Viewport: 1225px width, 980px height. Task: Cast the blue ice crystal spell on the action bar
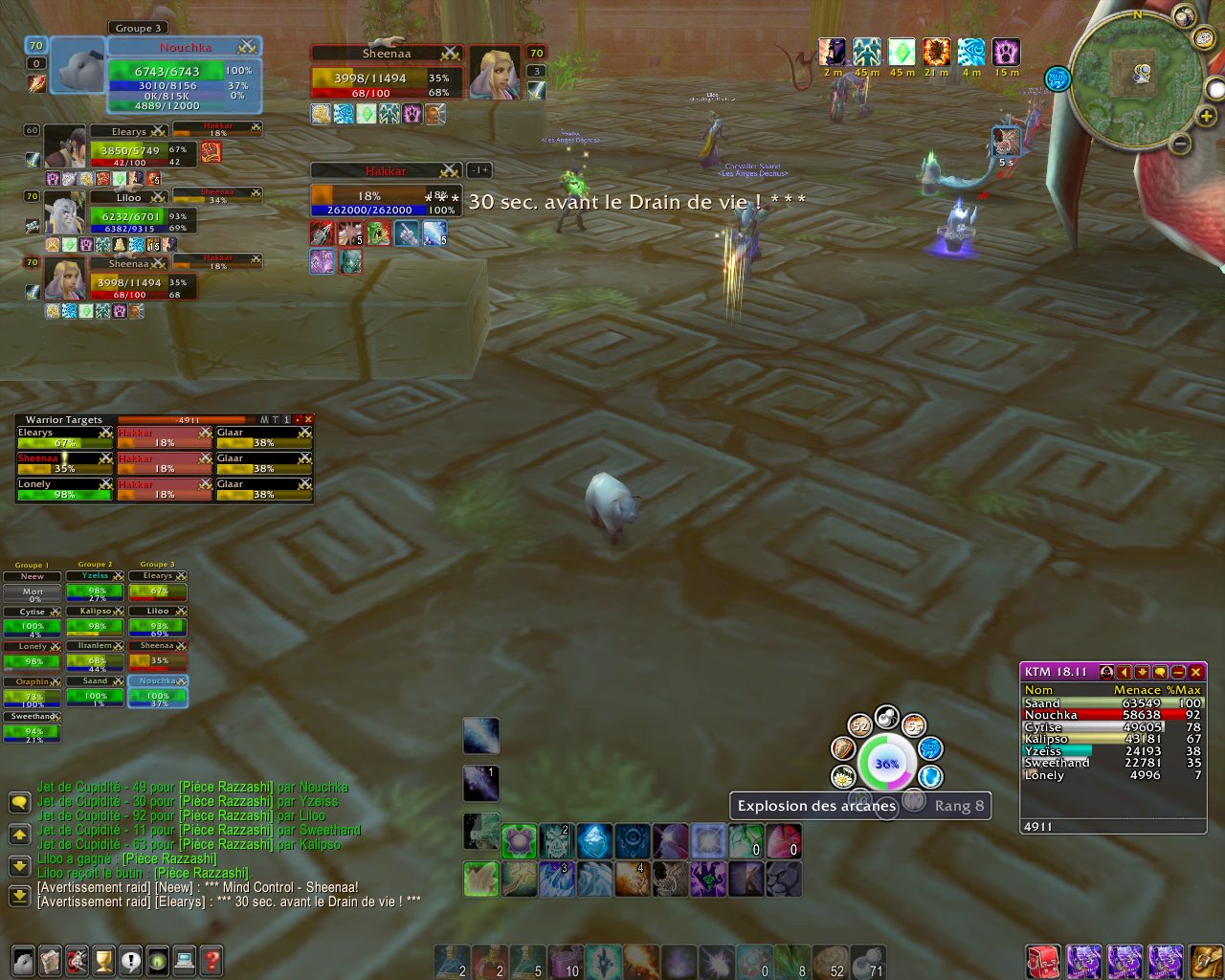(594, 841)
